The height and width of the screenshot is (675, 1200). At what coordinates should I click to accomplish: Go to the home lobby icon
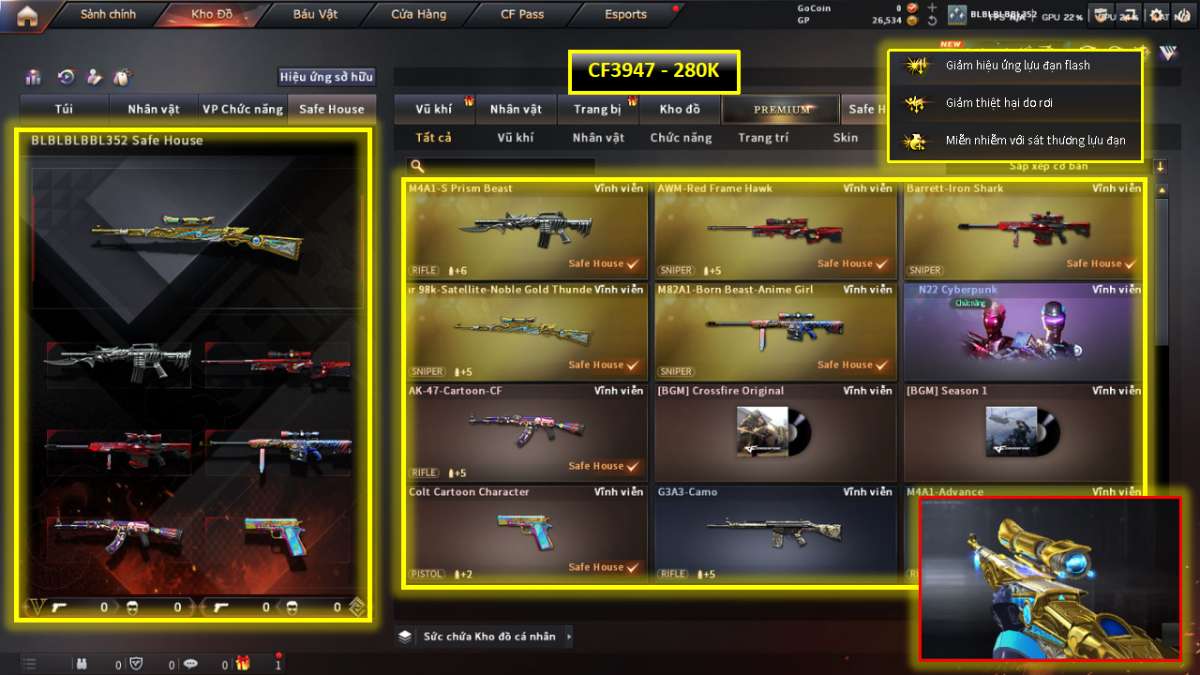pos(27,15)
